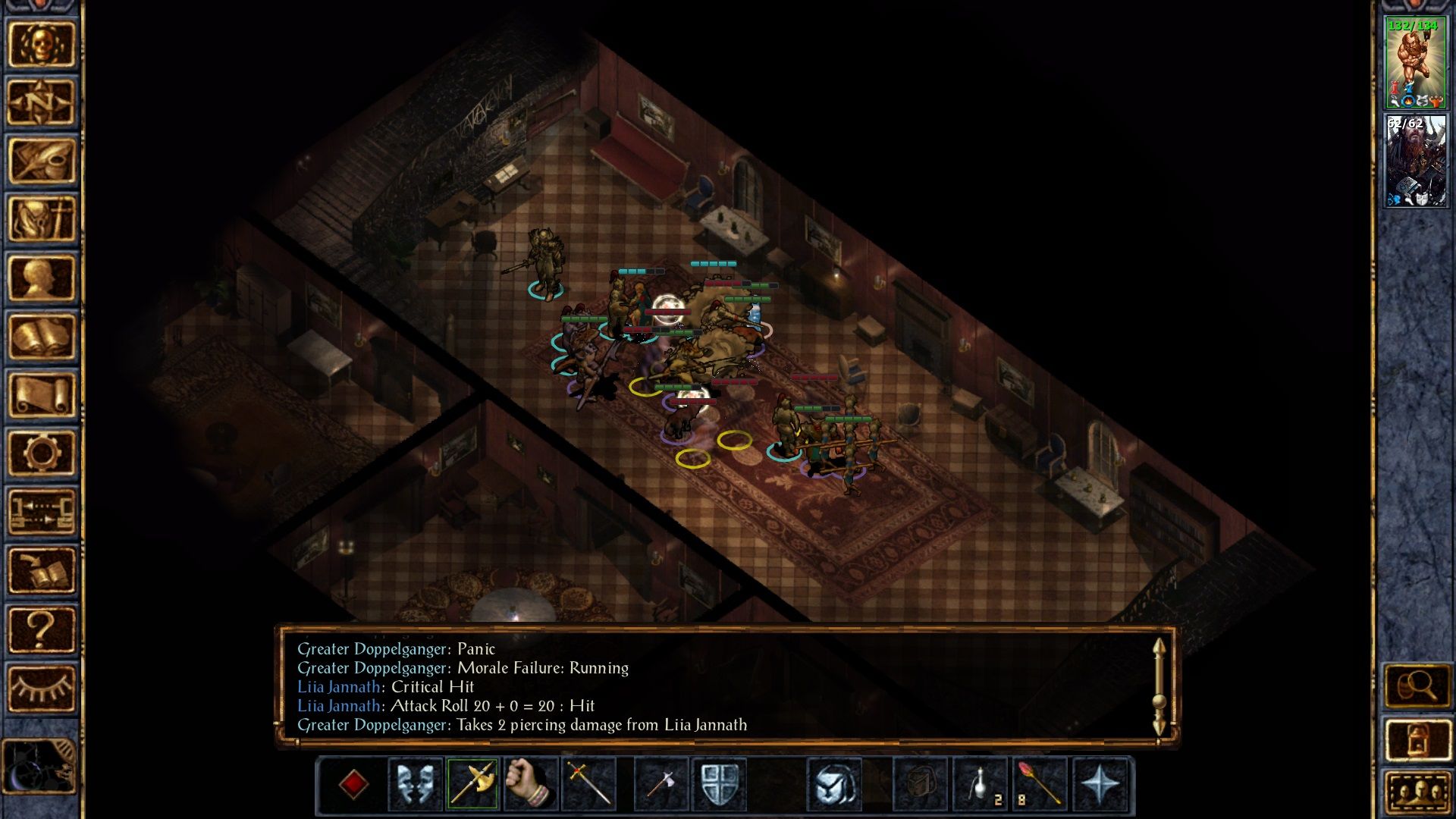1456x819 pixels.
Task: Equip the halberd quick weapon slot
Action: (x=472, y=784)
